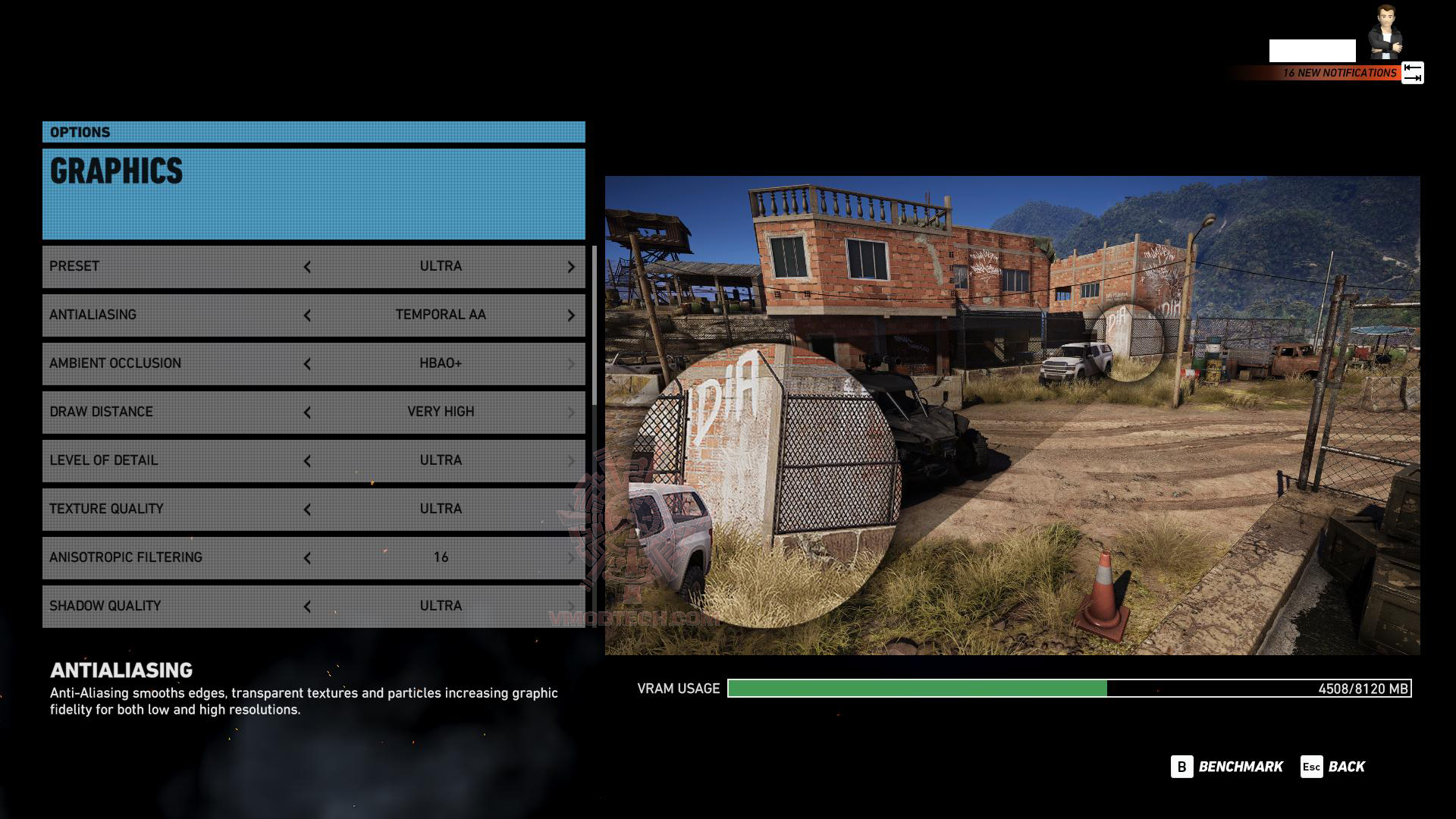Run the Benchmark

point(1227,767)
